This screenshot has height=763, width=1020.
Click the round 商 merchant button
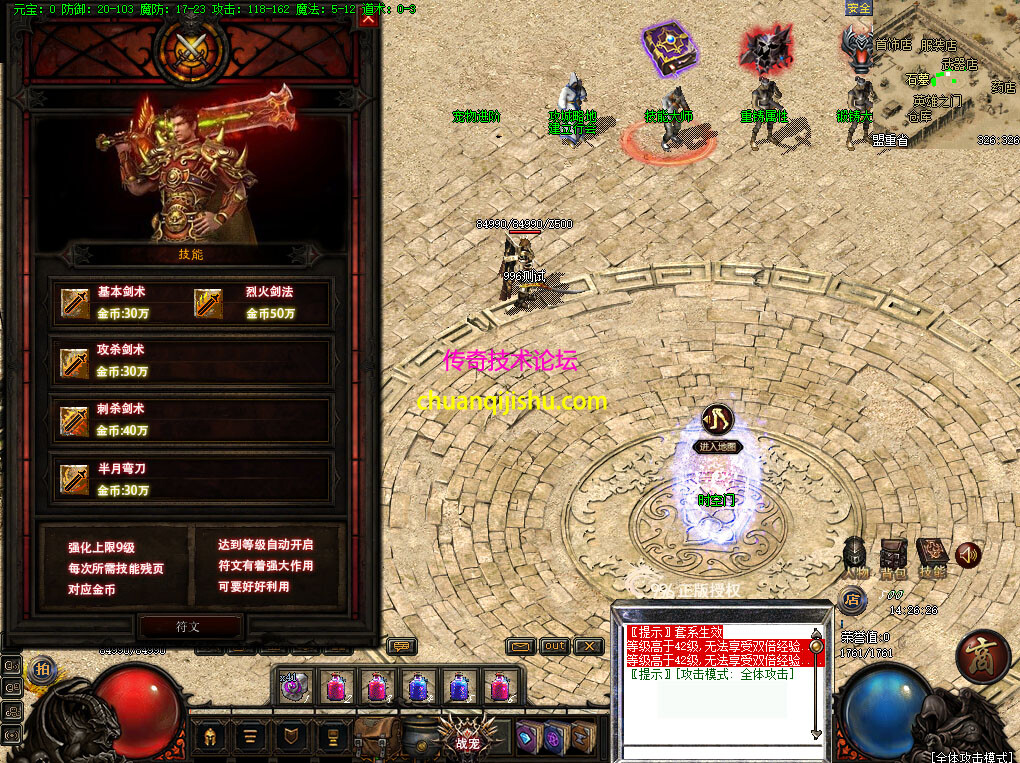pos(981,656)
